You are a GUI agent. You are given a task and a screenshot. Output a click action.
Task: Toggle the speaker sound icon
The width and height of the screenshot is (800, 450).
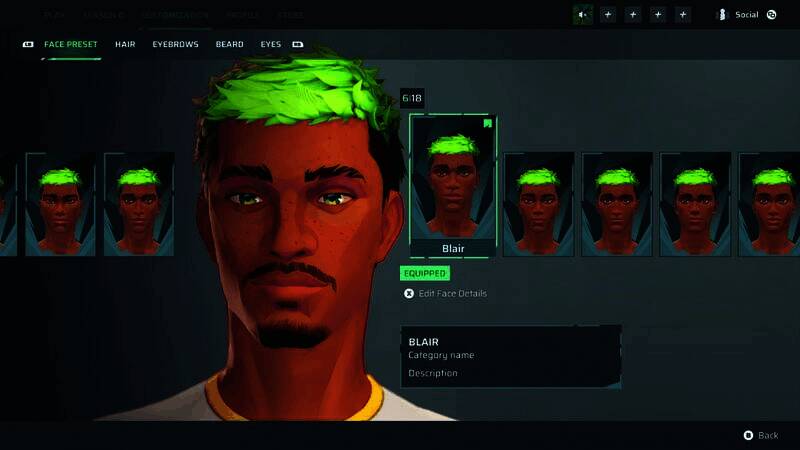(582, 15)
